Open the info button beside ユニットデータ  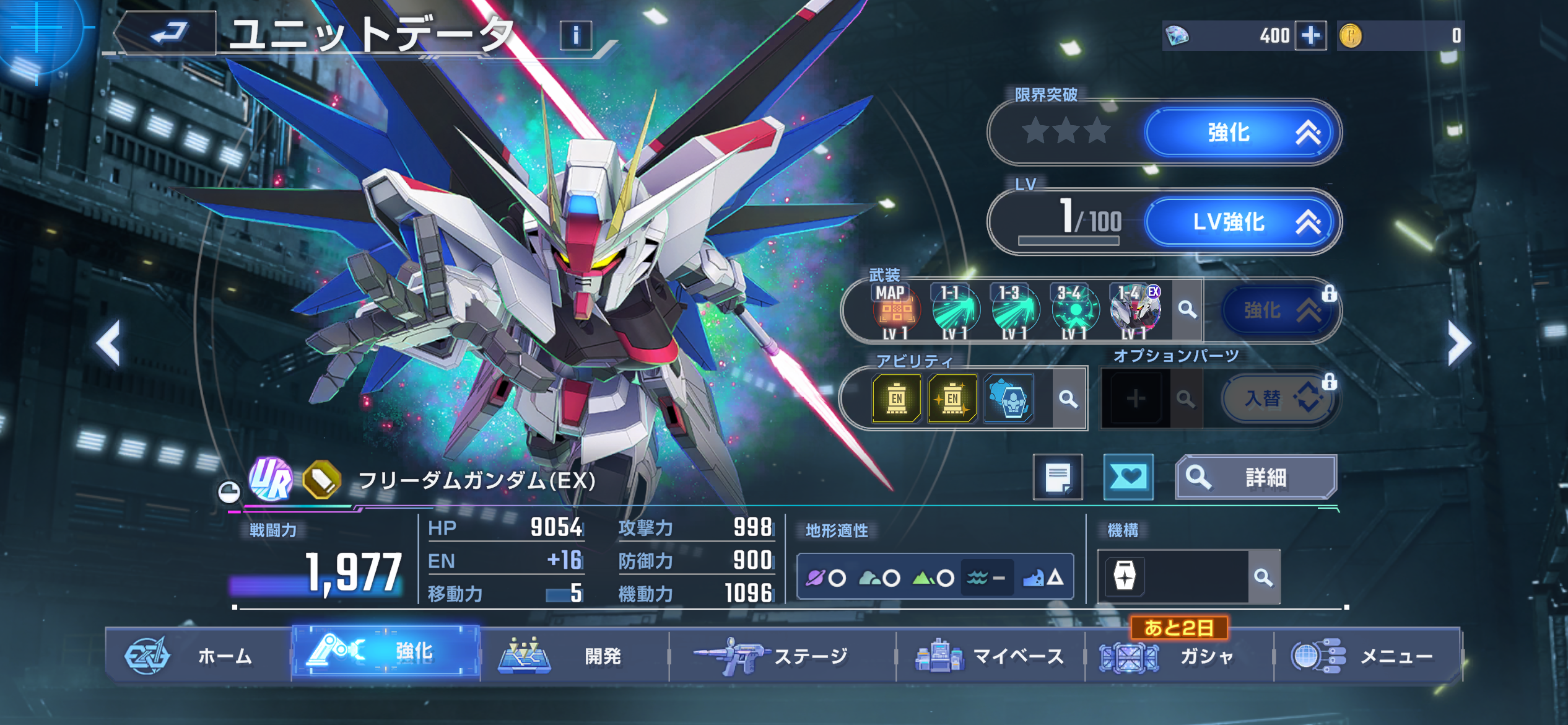[x=575, y=35]
